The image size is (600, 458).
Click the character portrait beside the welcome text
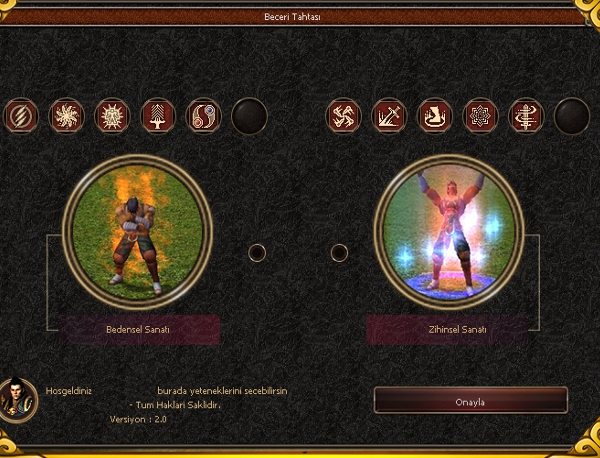point(19,398)
